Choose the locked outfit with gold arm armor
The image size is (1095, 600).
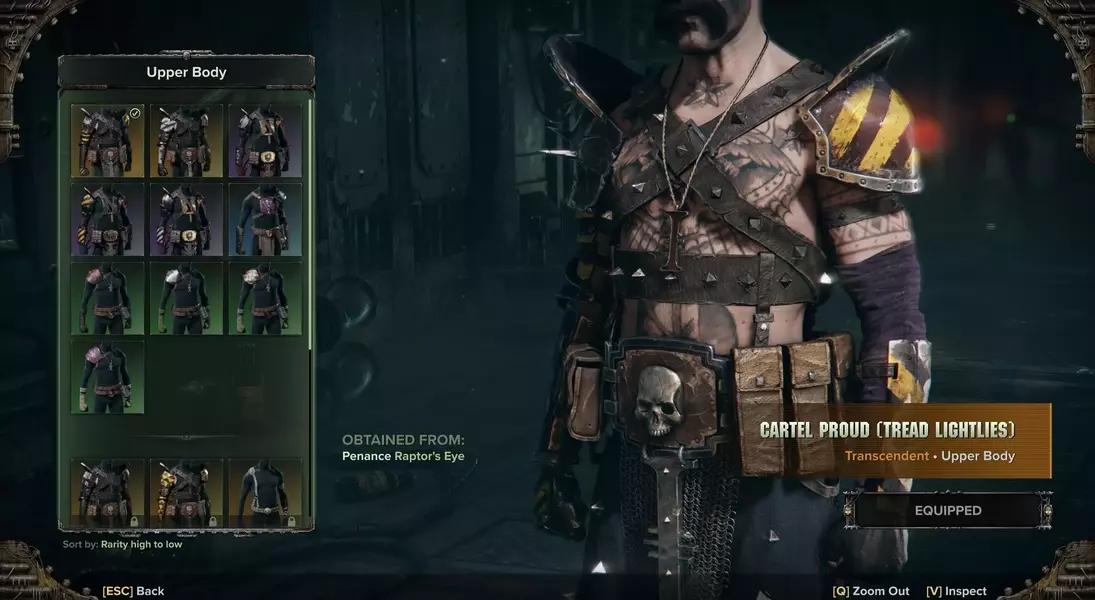coord(186,492)
